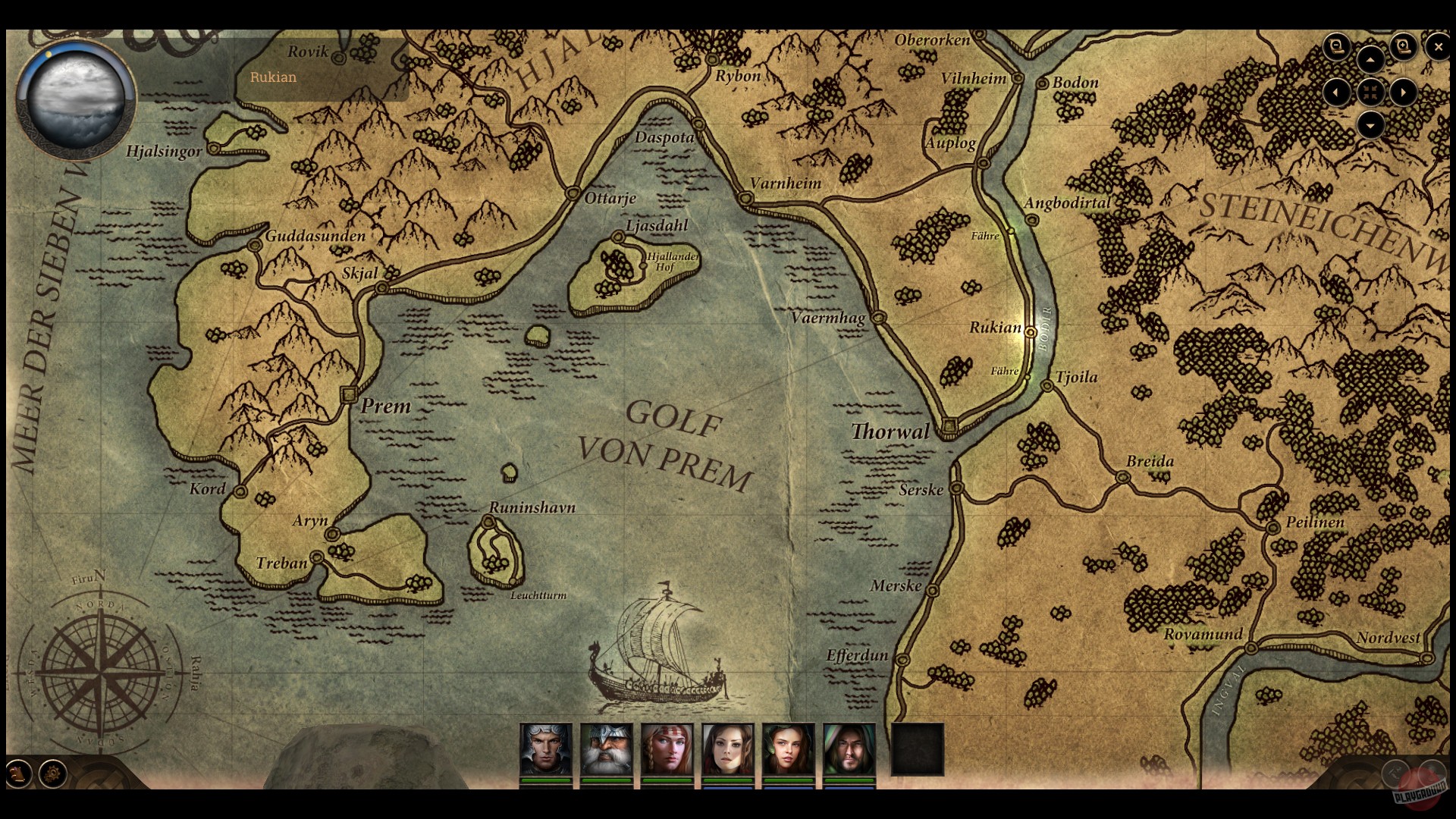1456x819 pixels.
Task: Select the Prem city marker
Action: [x=350, y=394]
